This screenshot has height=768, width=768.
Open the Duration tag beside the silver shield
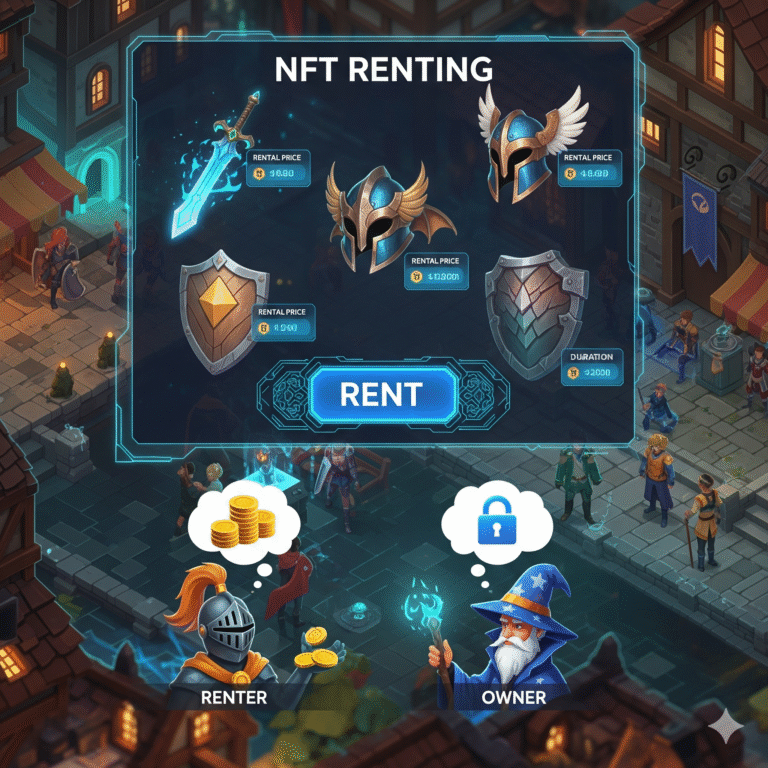click(591, 367)
